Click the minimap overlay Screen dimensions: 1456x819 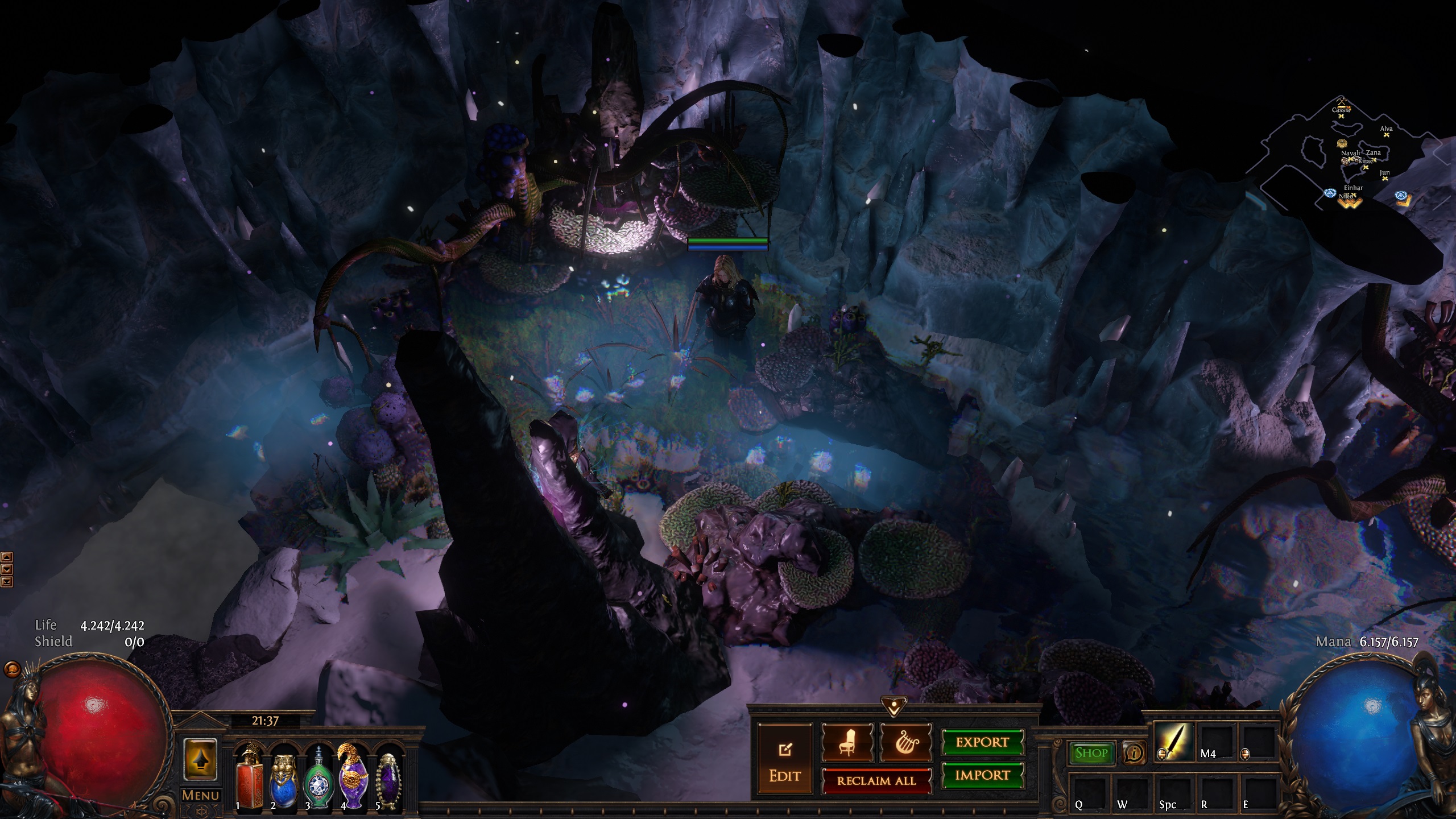1354,159
